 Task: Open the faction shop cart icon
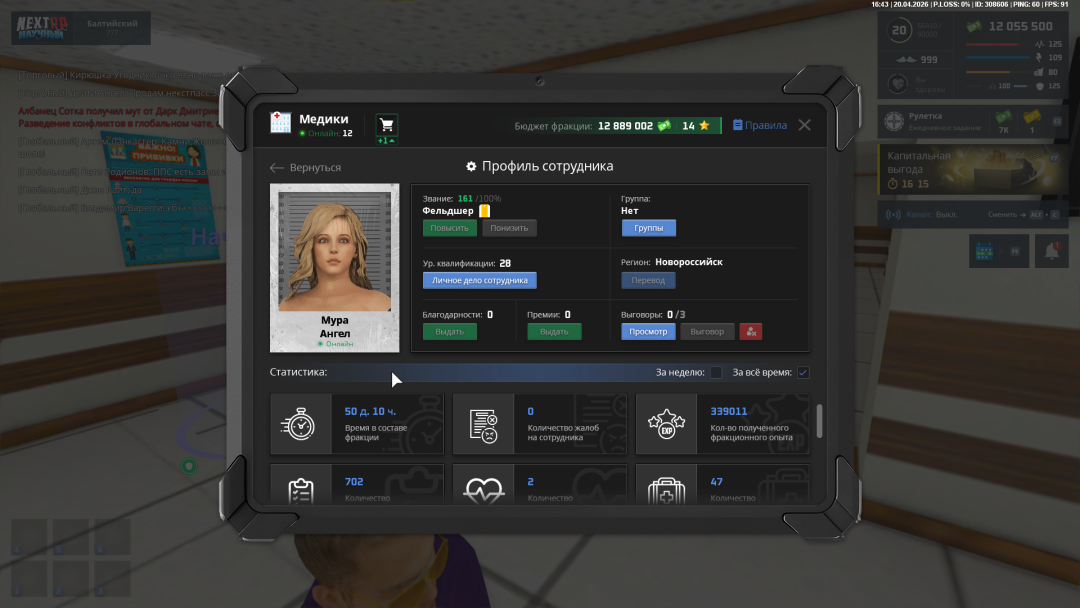386,125
